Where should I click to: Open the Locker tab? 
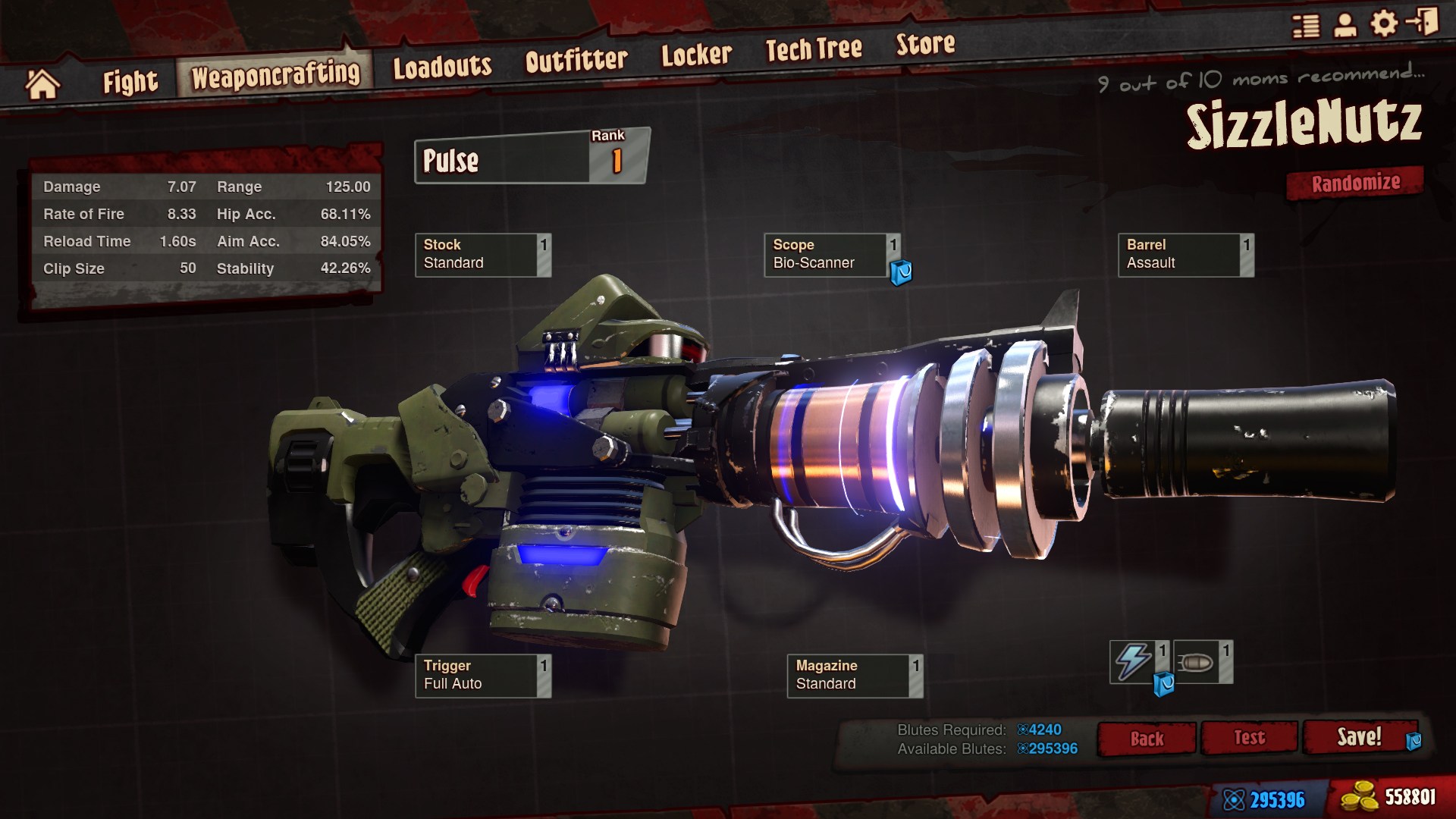697,52
